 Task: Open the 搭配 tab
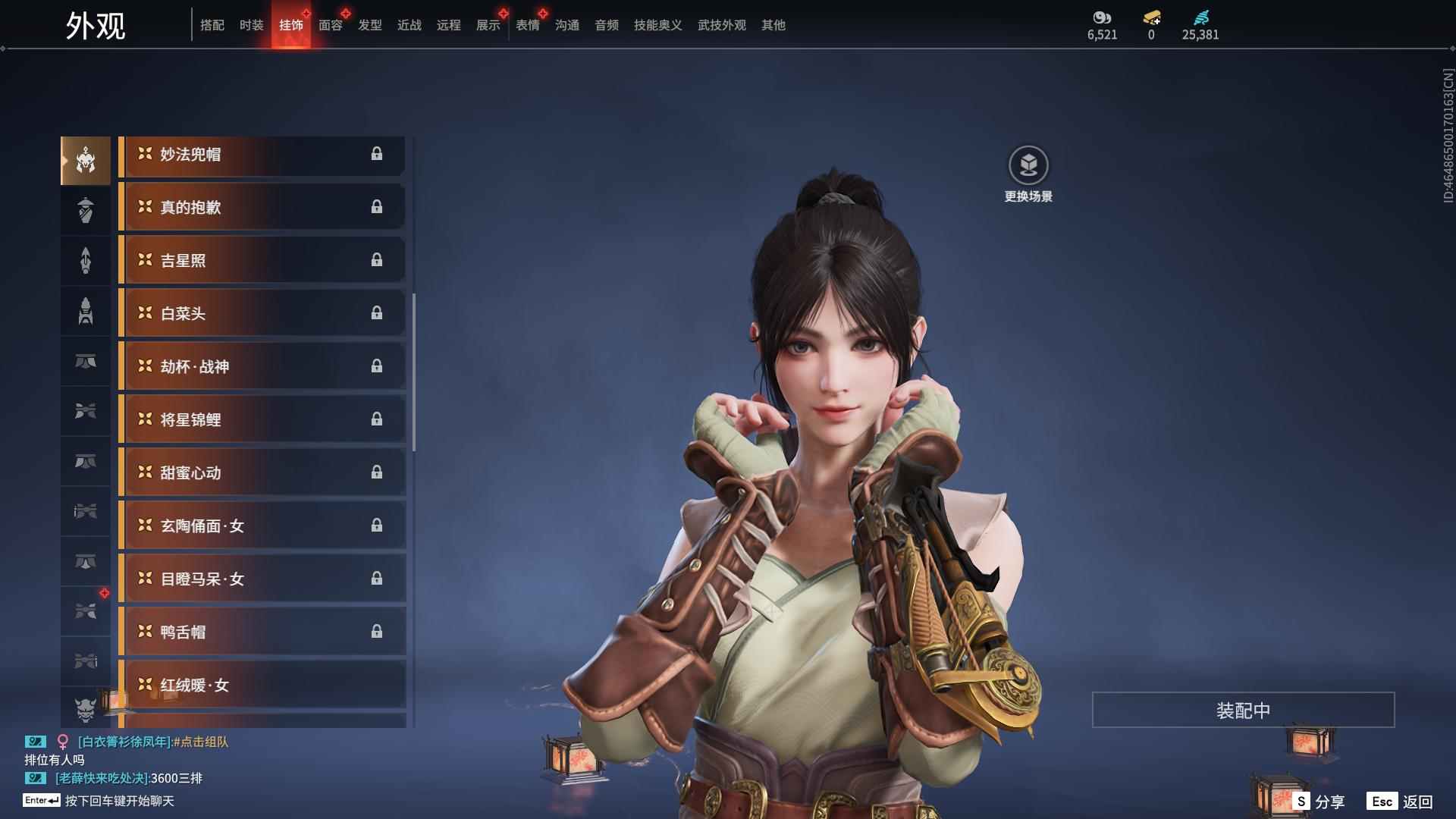click(x=212, y=25)
